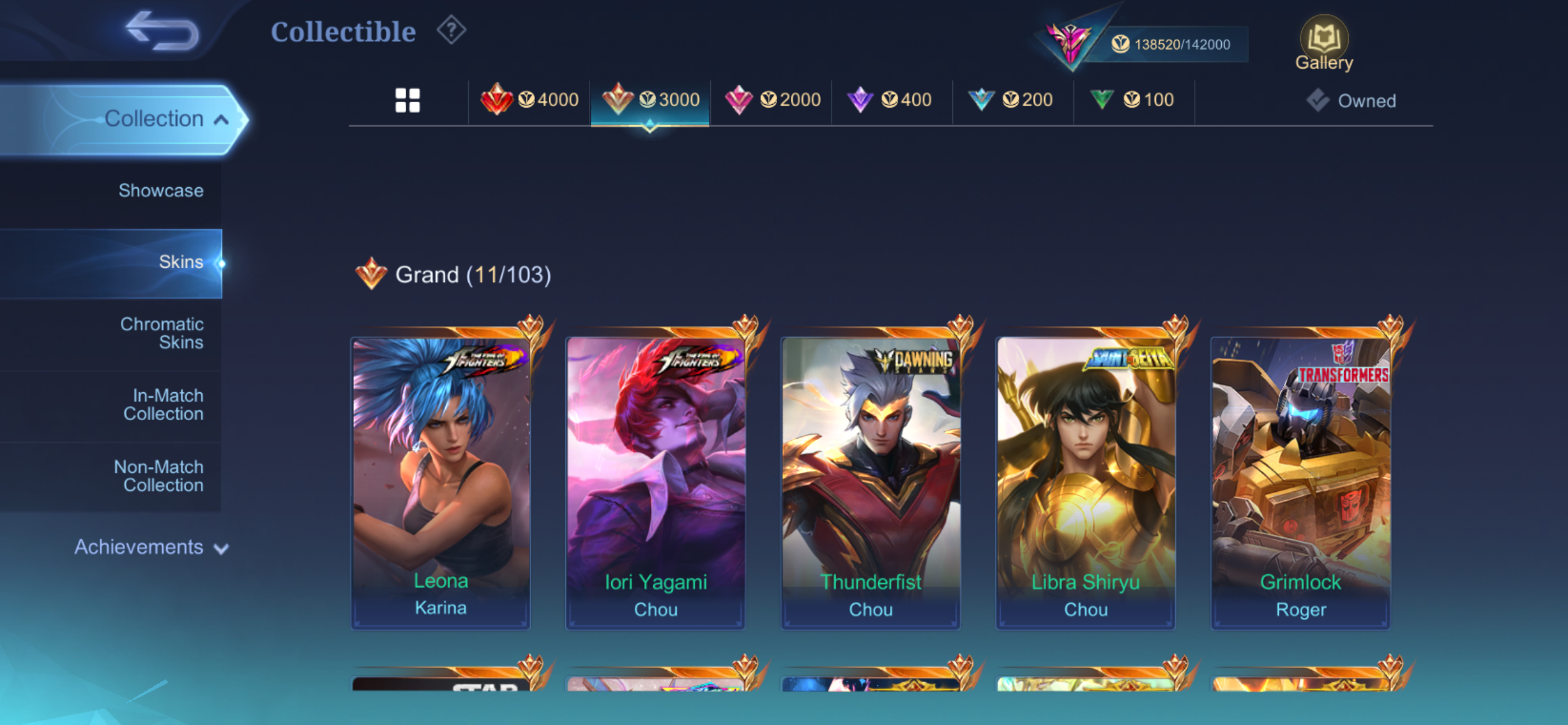This screenshot has width=1568, height=725.
Task: Select the 3000 point Grand tier tab
Action: [650, 100]
